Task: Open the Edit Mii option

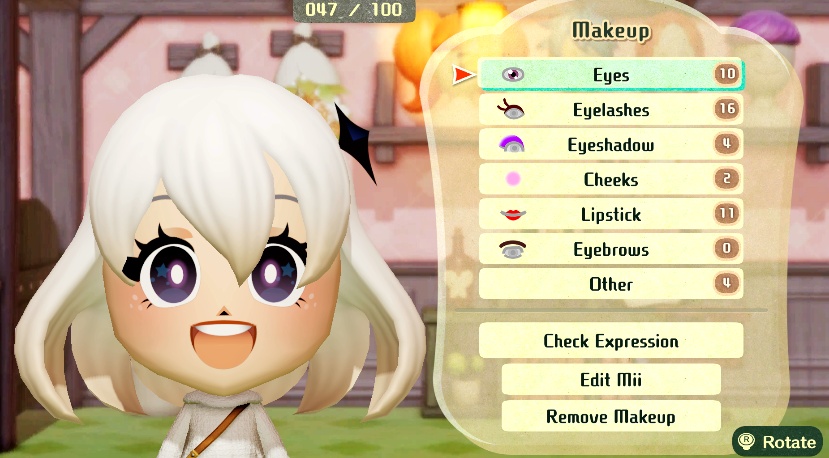Action: coord(610,380)
